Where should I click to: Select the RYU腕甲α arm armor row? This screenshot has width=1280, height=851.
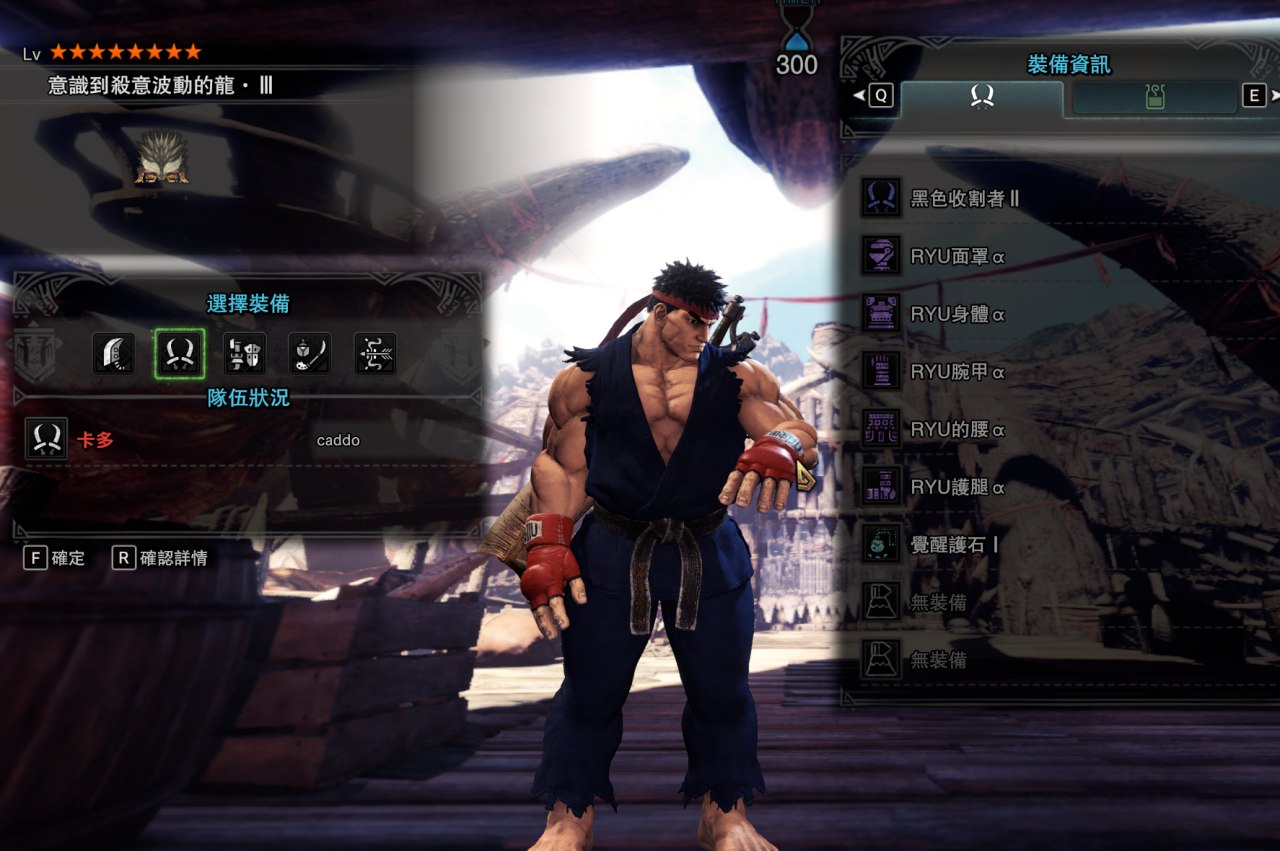click(x=1060, y=372)
